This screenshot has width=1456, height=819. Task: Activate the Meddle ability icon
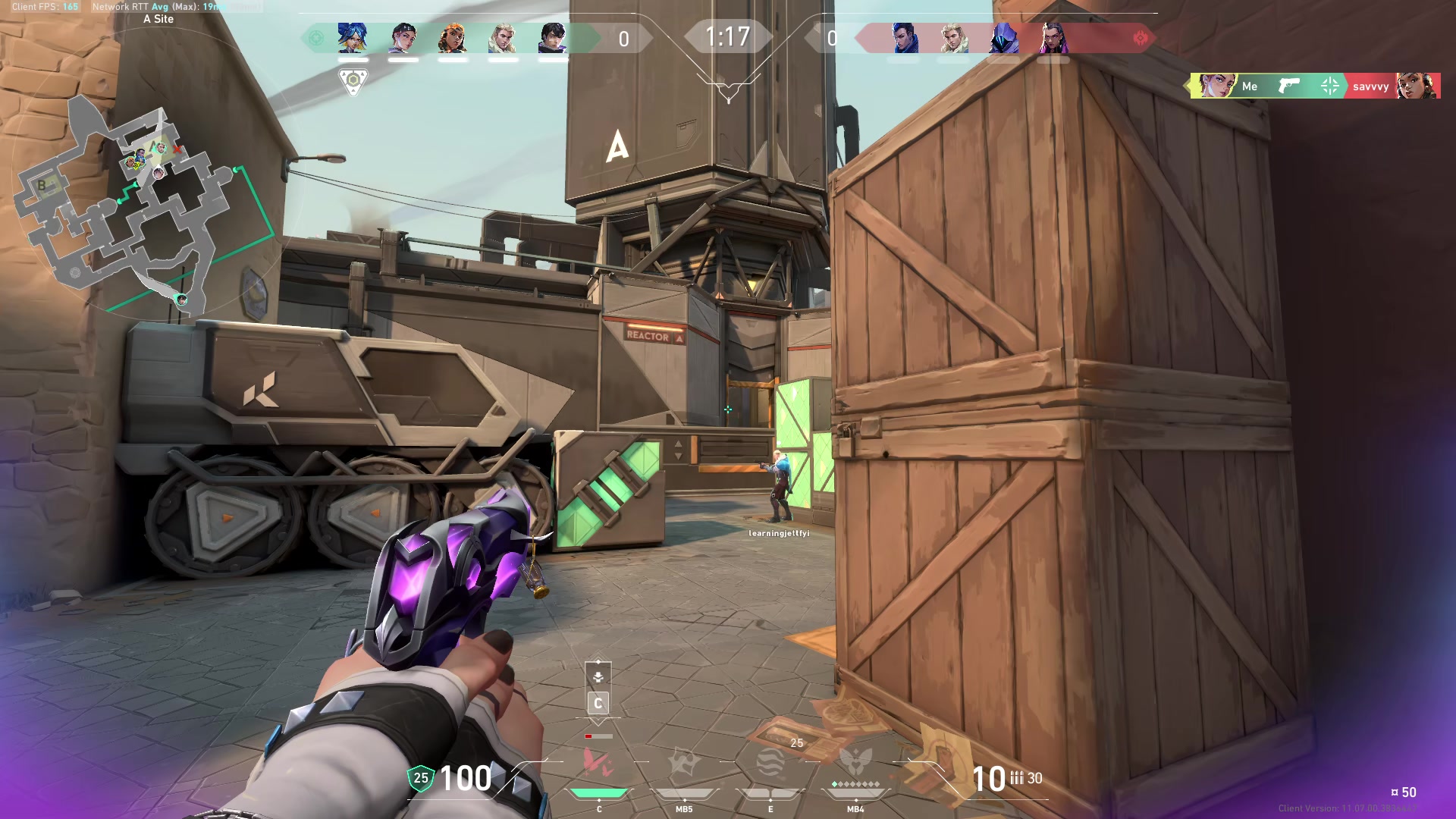[x=684, y=764]
